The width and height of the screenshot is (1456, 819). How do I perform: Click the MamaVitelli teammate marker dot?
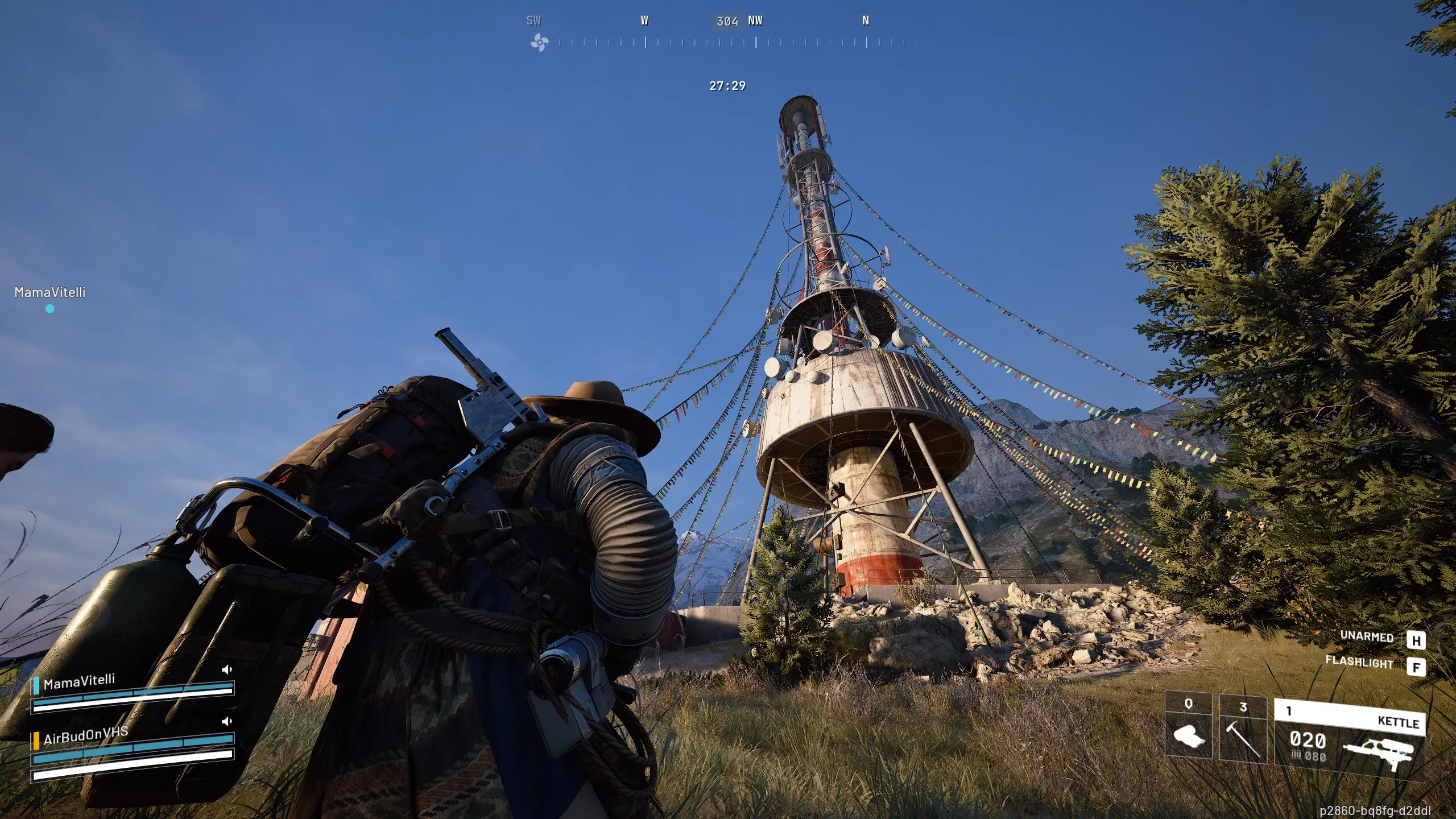tap(50, 309)
